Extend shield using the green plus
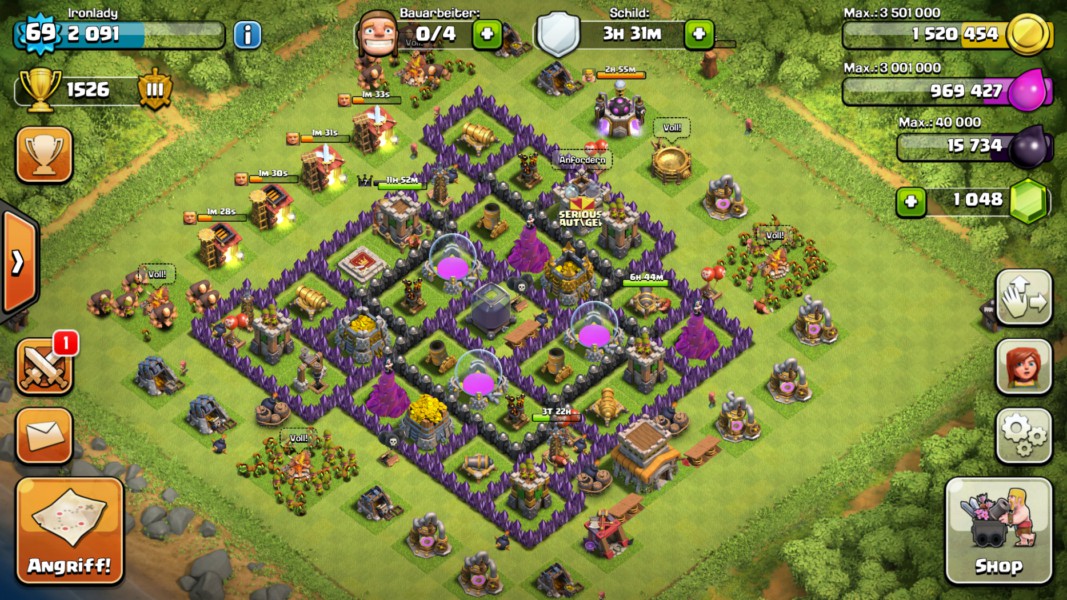The height and width of the screenshot is (600, 1067). click(x=699, y=34)
